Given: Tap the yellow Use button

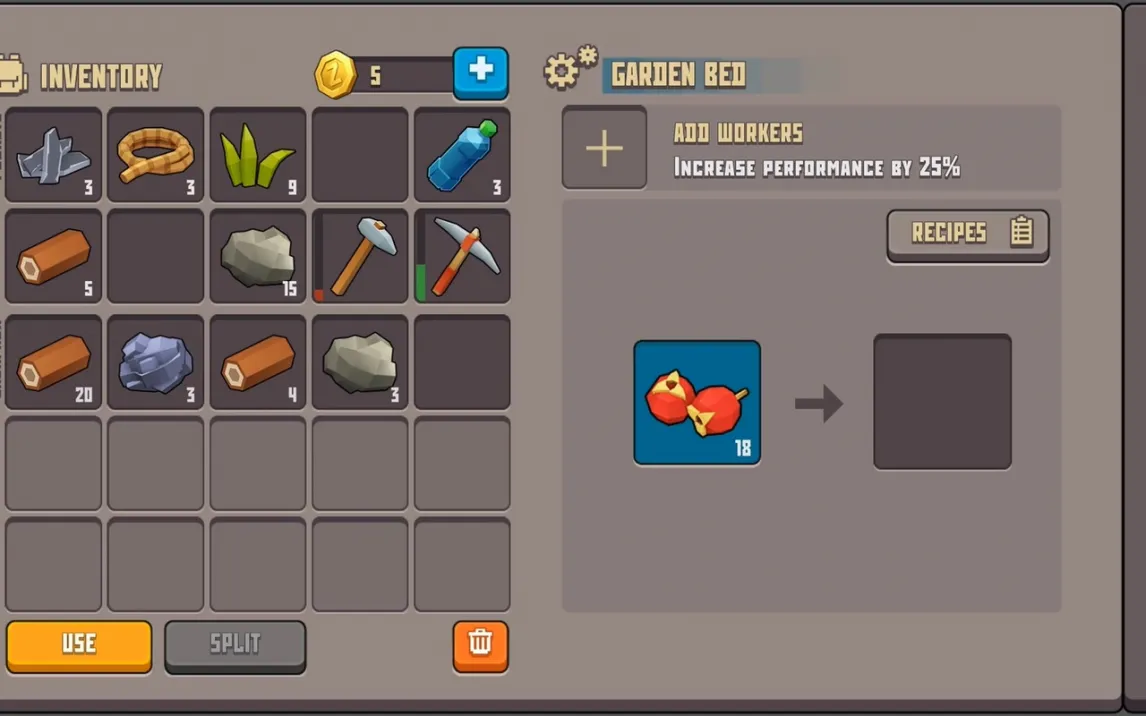Looking at the screenshot, I should point(79,645).
